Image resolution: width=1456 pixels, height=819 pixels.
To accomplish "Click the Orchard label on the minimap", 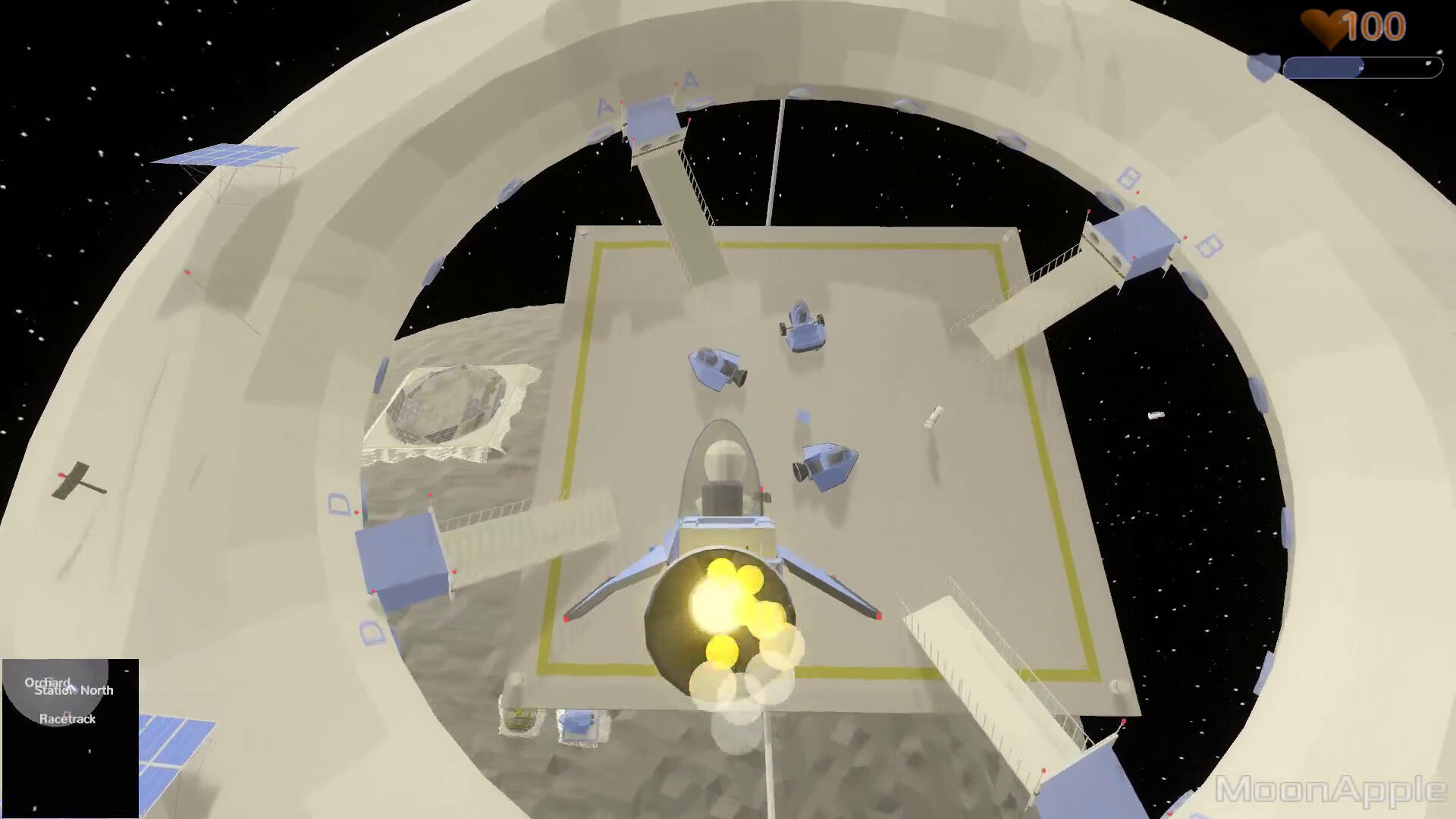I will [x=48, y=682].
